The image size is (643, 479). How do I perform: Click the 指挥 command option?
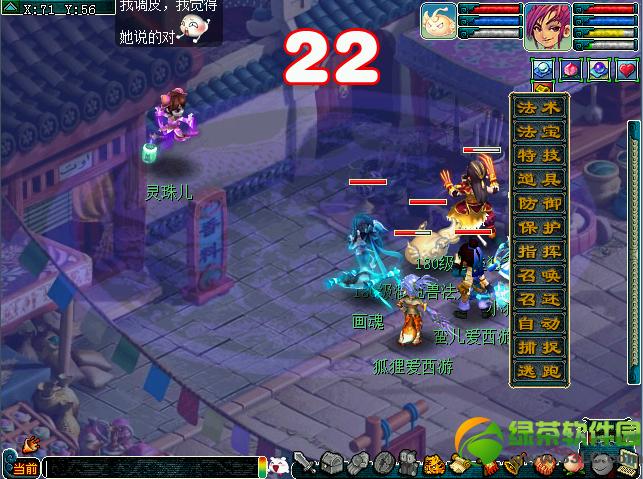click(x=539, y=252)
